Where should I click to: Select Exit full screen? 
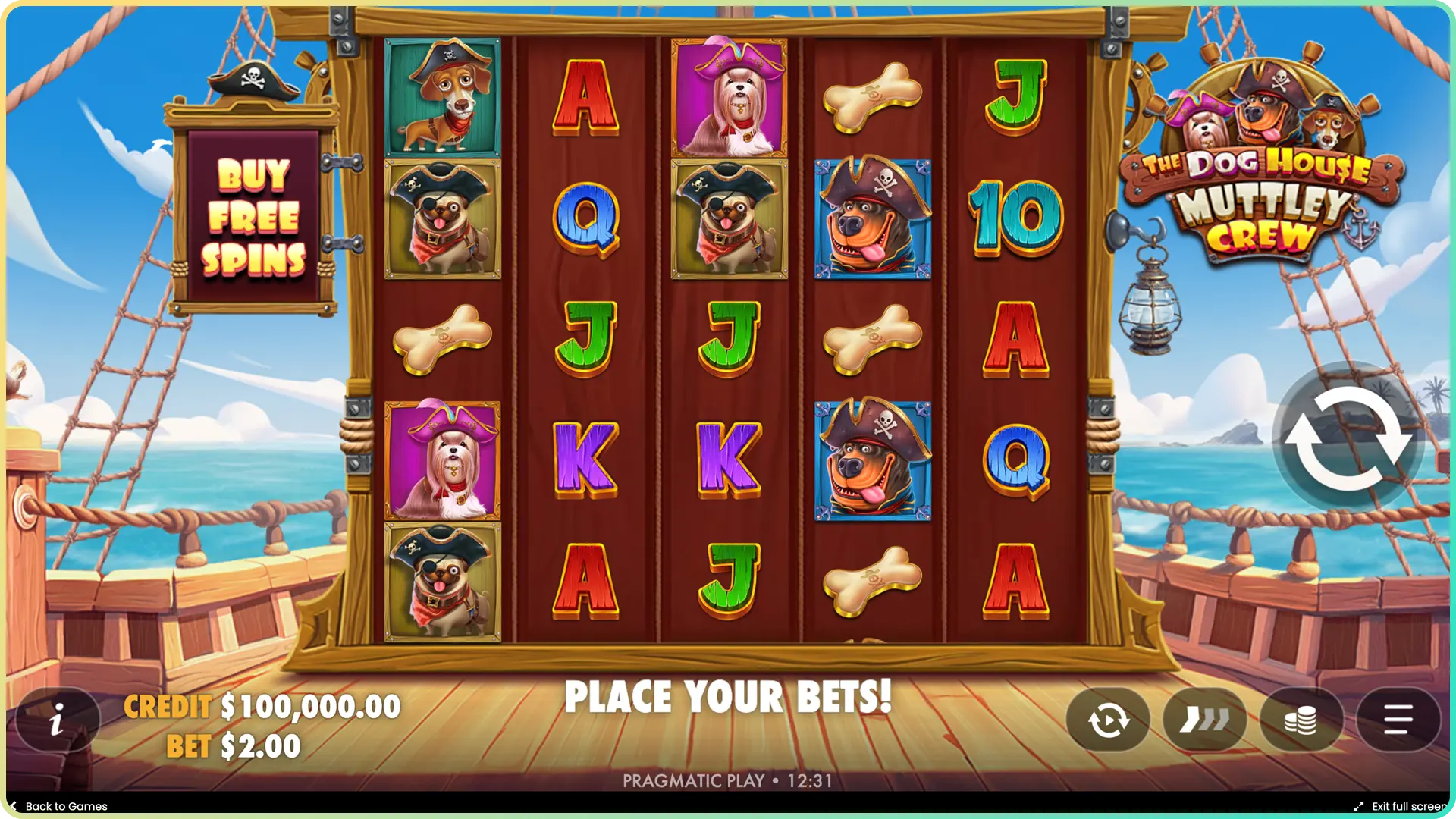coord(1407,806)
